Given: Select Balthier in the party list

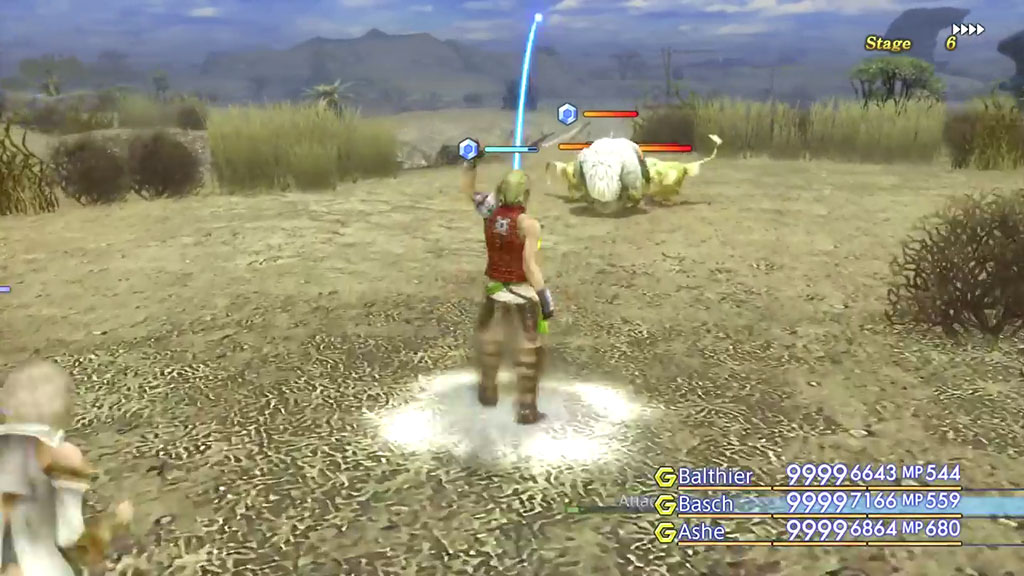Looking at the screenshot, I should pyautogui.click(x=715, y=476).
